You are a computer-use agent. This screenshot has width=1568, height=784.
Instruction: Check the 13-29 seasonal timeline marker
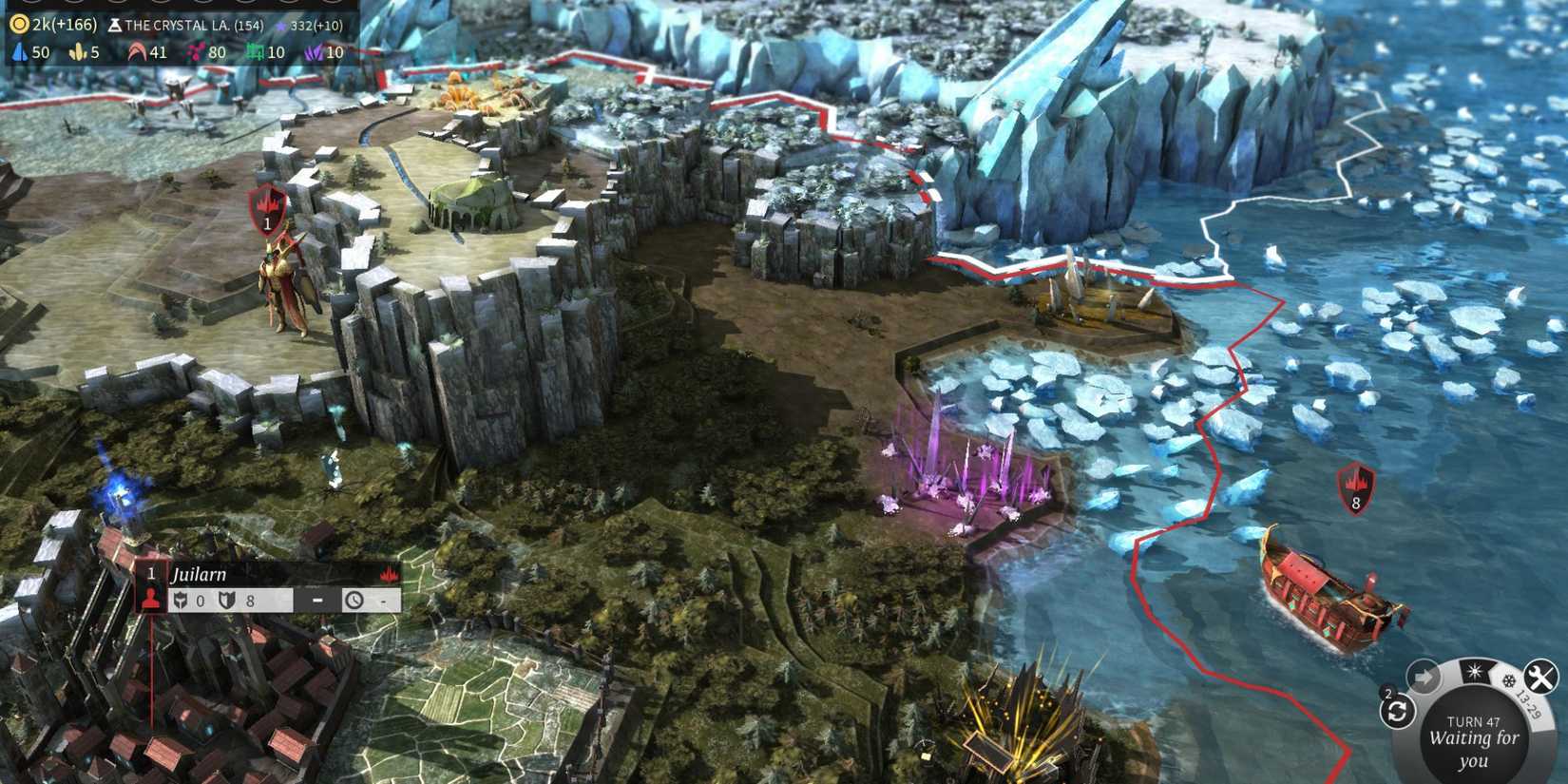(x=1528, y=703)
